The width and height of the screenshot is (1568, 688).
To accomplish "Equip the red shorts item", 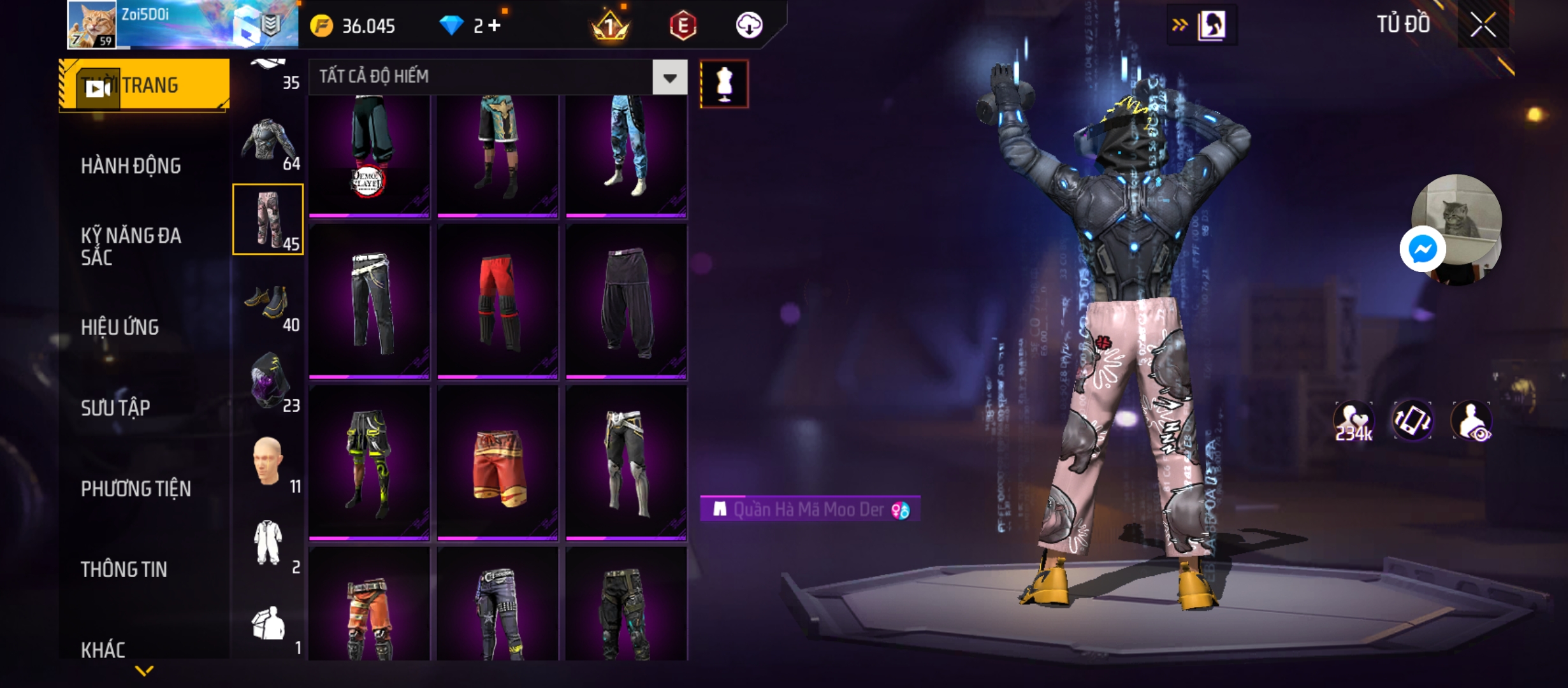I will coord(498,464).
